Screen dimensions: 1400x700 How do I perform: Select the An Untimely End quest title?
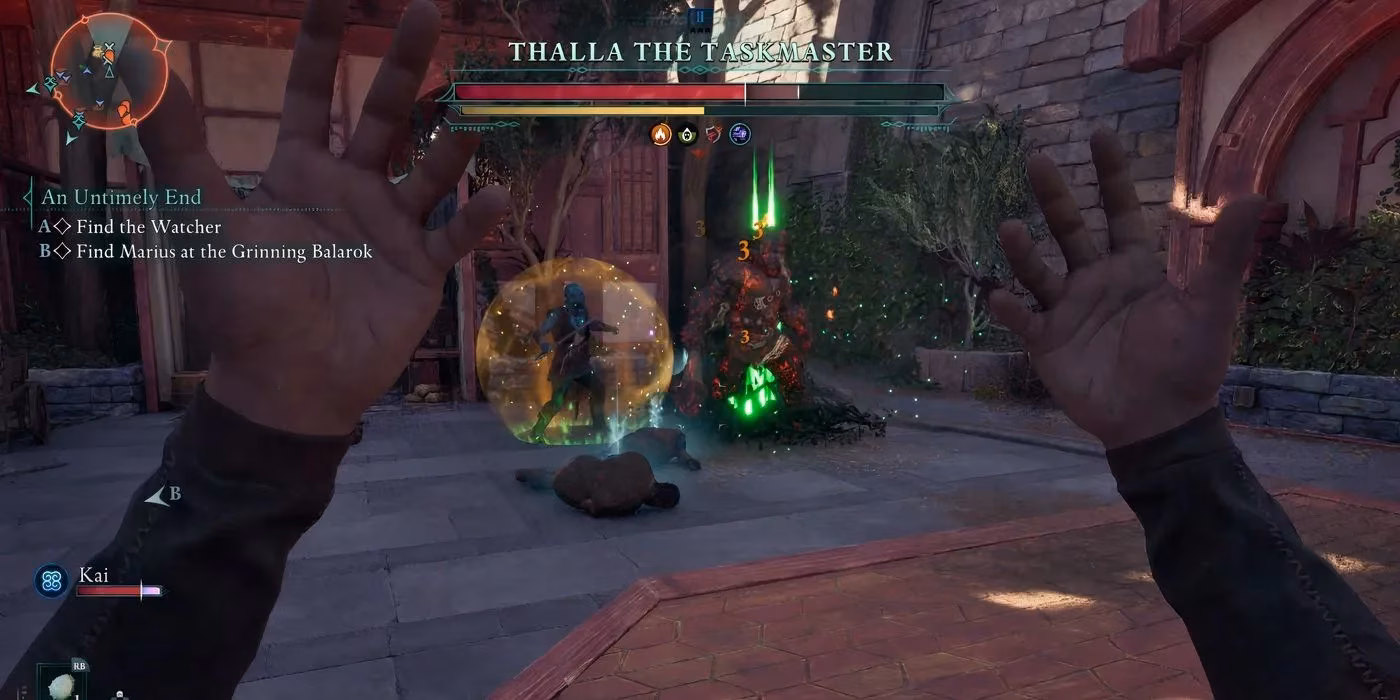[x=121, y=197]
